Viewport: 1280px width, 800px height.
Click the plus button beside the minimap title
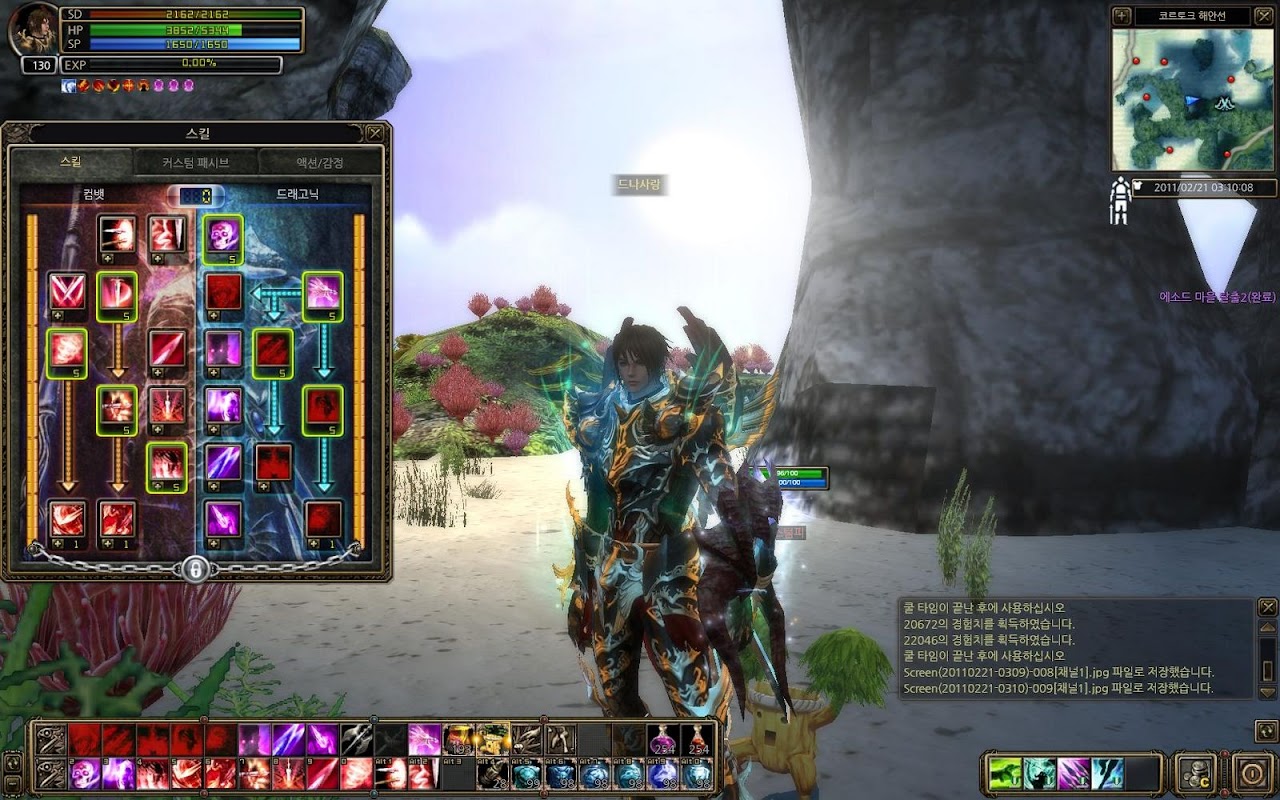pyautogui.click(x=1122, y=16)
